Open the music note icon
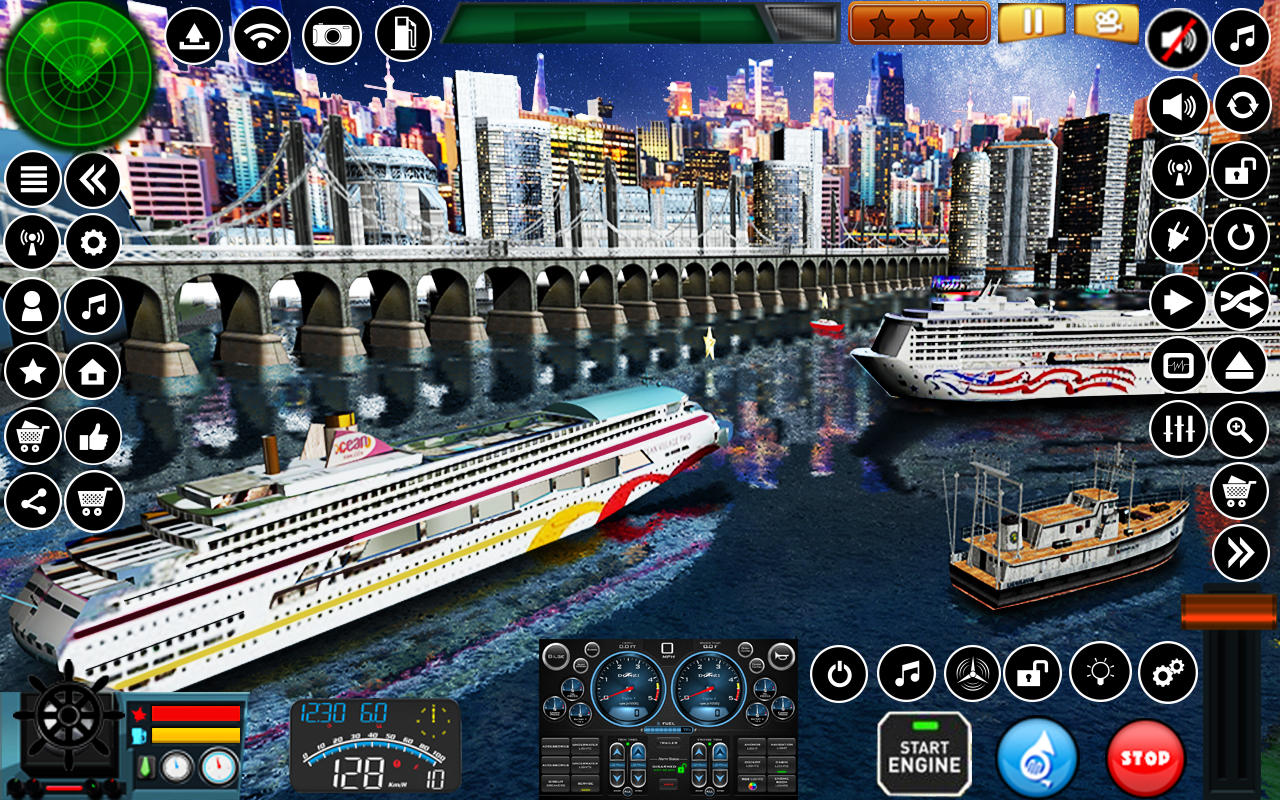The width and height of the screenshot is (1280, 800). pyautogui.click(x=93, y=307)
